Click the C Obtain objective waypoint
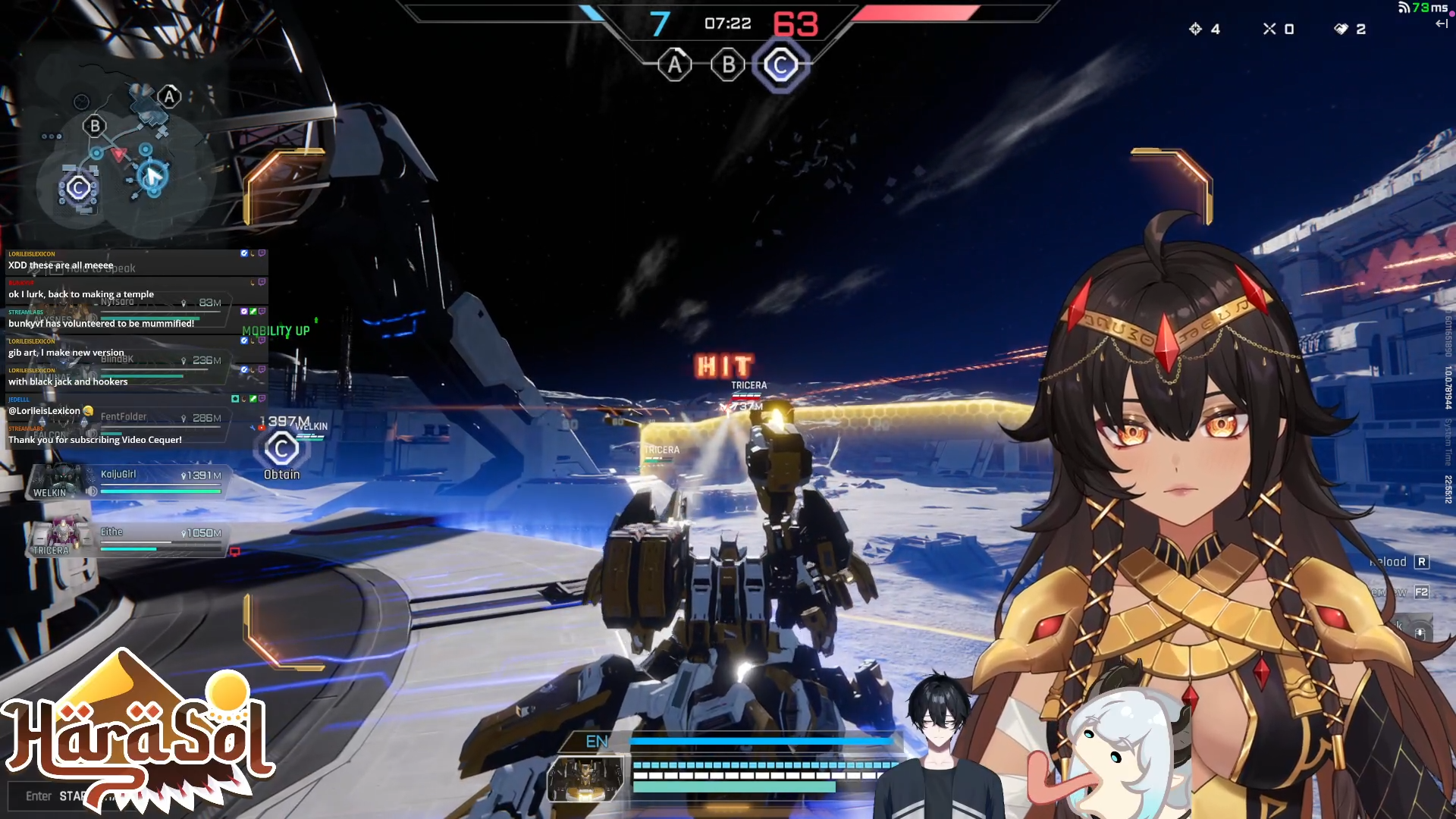This screenshot has width=1456, height=819. point(281,450)
